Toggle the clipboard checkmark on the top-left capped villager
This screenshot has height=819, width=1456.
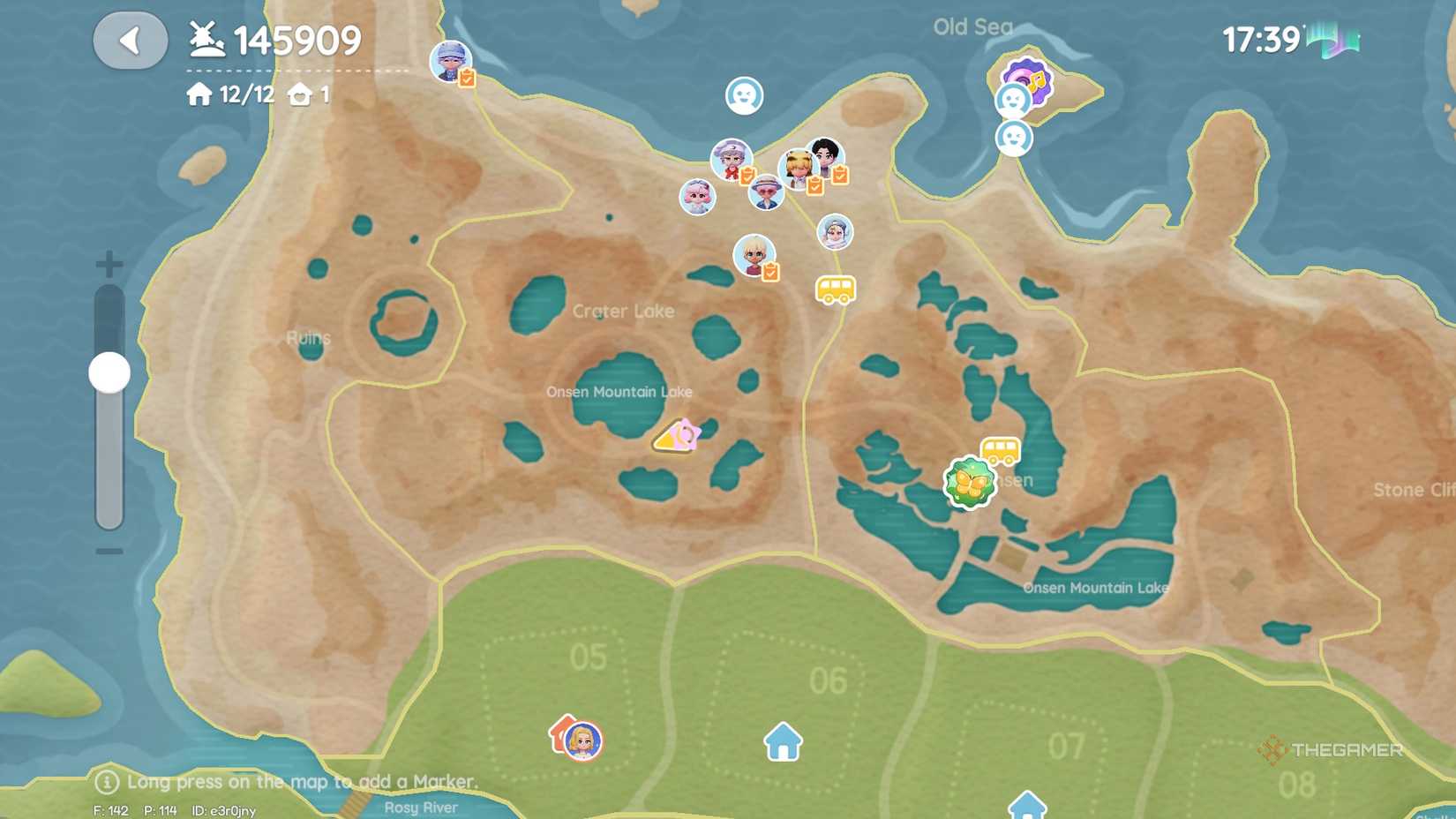(x=466, y=78)
